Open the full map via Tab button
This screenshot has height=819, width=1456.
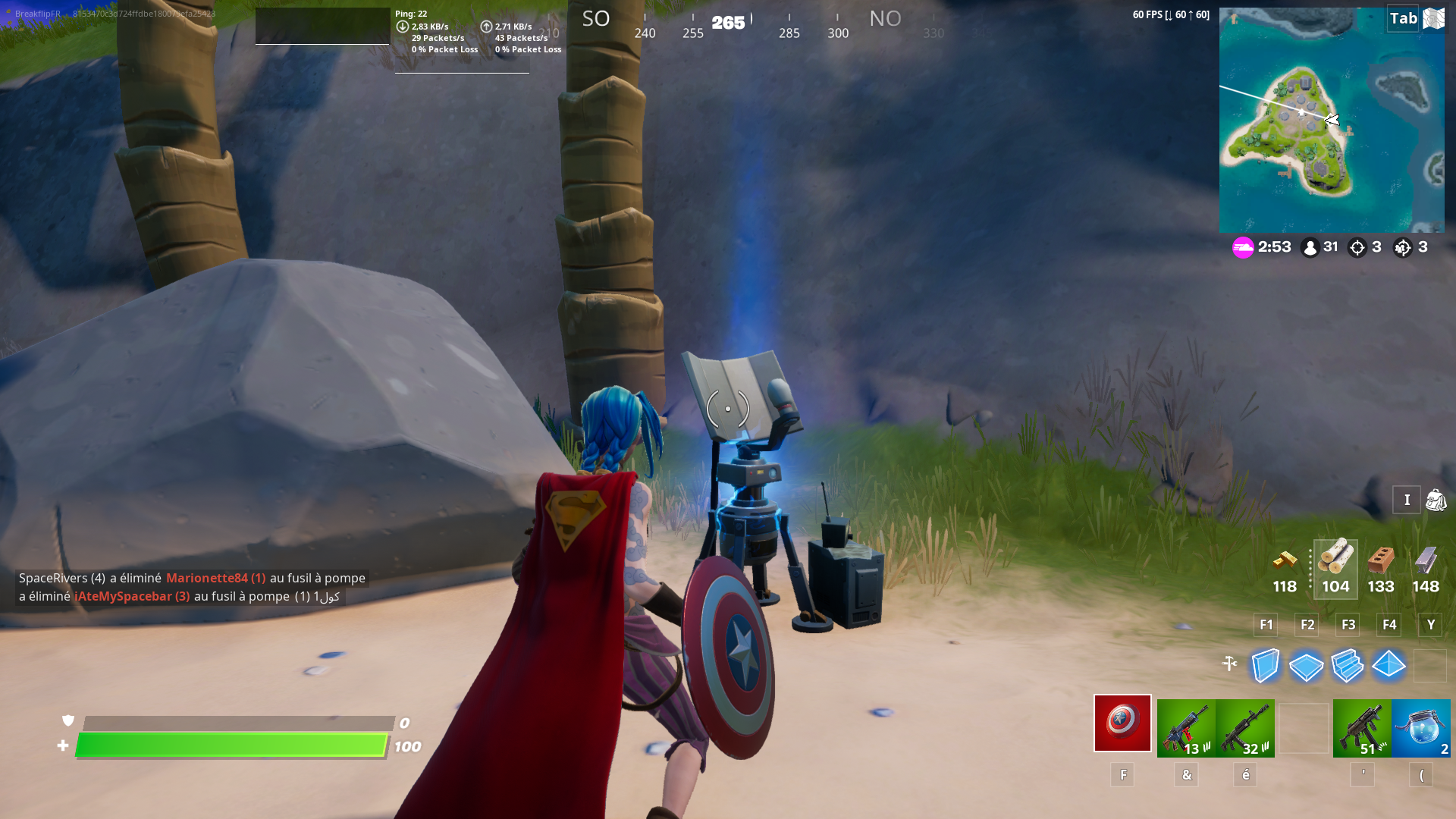[1401, 18]
